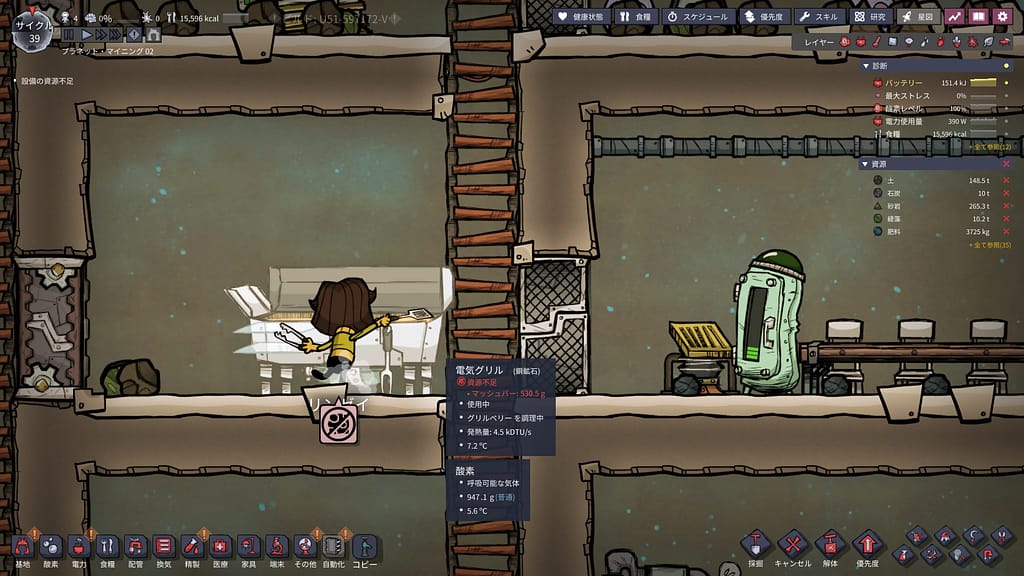Viewport: 1024px width, 576px height.
Task: Collapse the 診断 (Diagnostics) panel header
Action: 866,66
